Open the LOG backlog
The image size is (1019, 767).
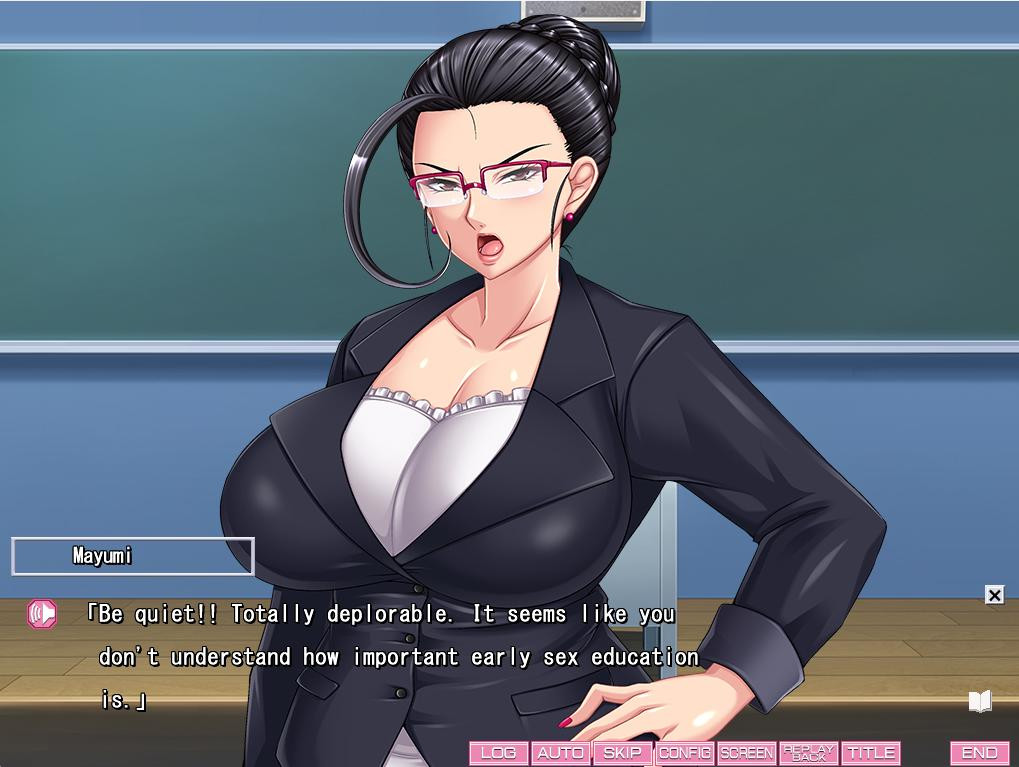(499, 753)
